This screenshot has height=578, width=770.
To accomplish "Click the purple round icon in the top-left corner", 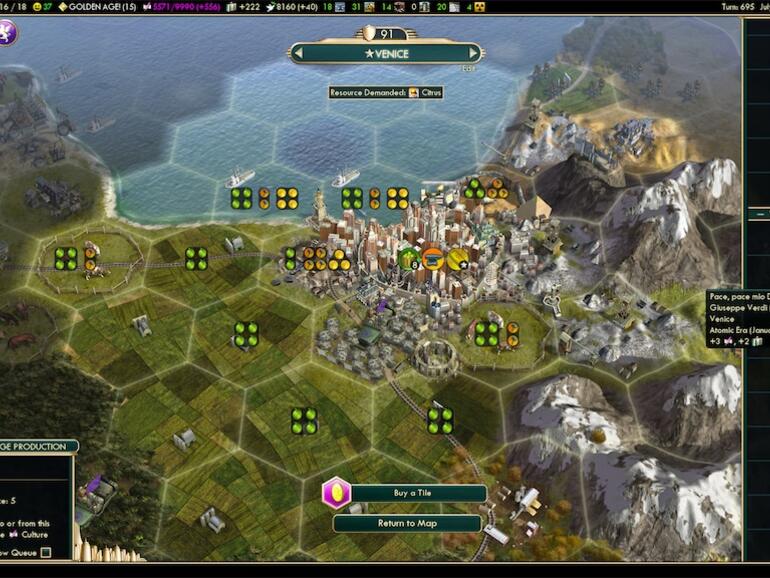I will coord(8,33).
